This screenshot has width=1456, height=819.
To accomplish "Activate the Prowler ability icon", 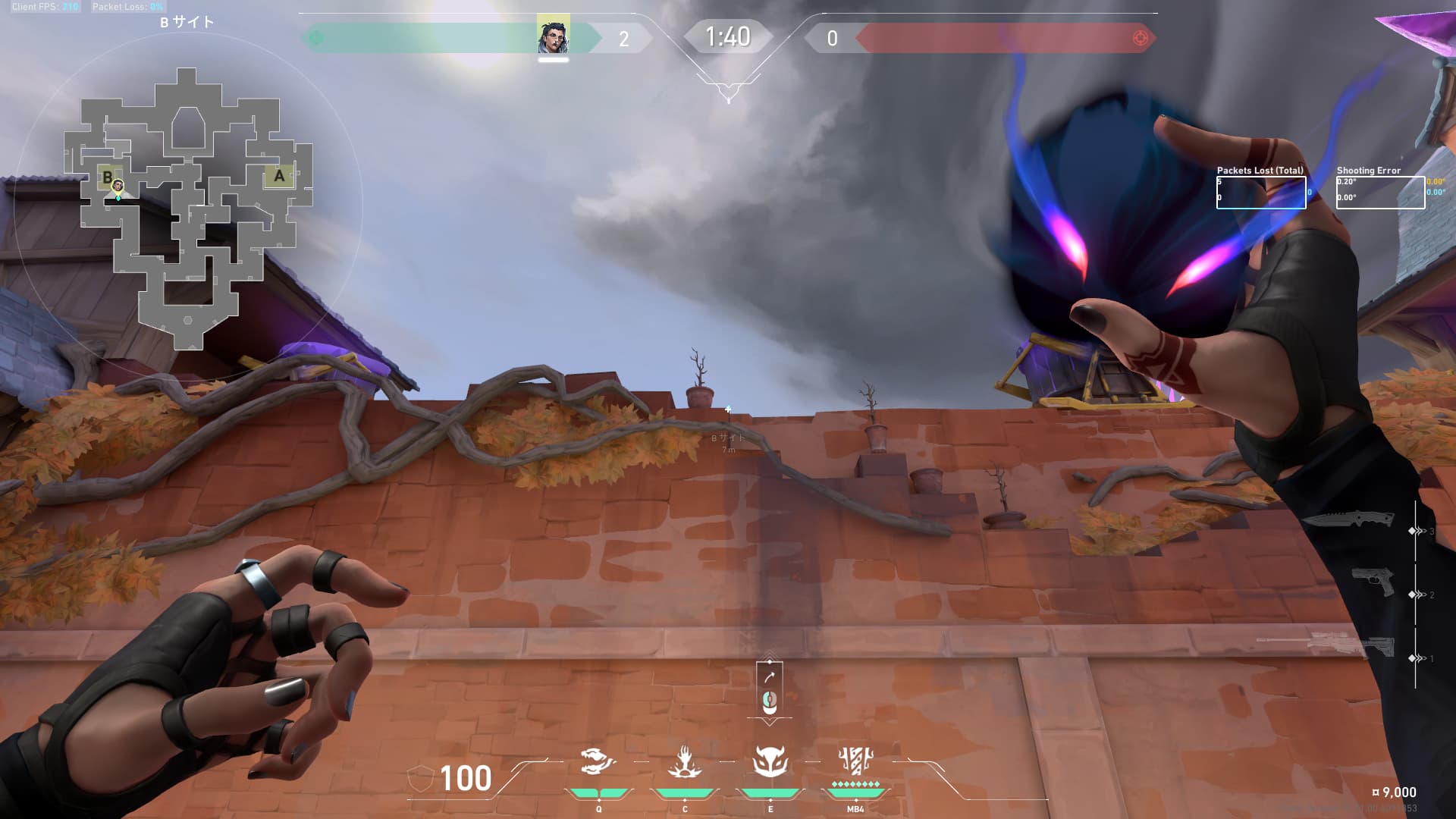I will [x=684, y=761].
